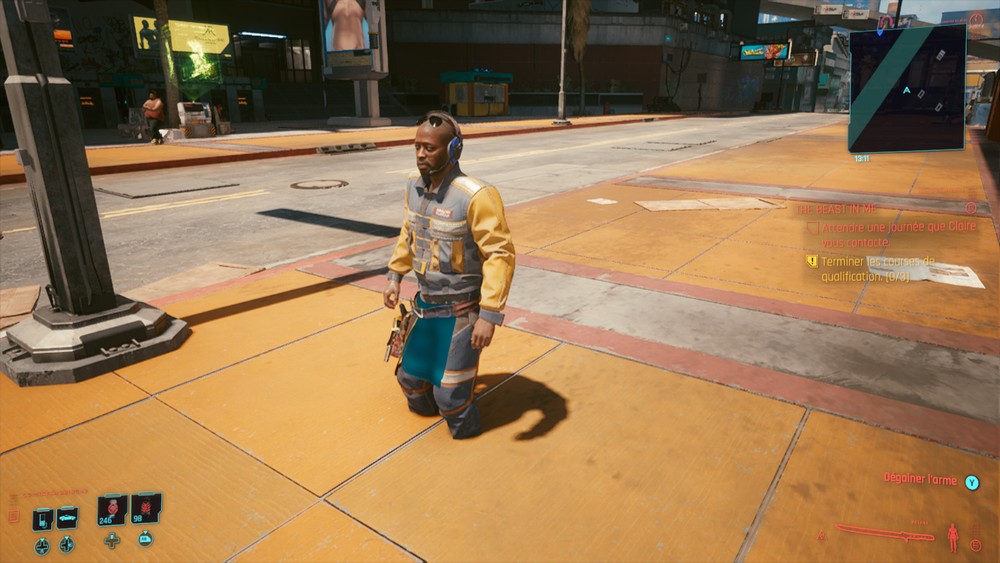Open the vehicle call slot
Viewport: 1000px width, 563px height.
point(67,518)
